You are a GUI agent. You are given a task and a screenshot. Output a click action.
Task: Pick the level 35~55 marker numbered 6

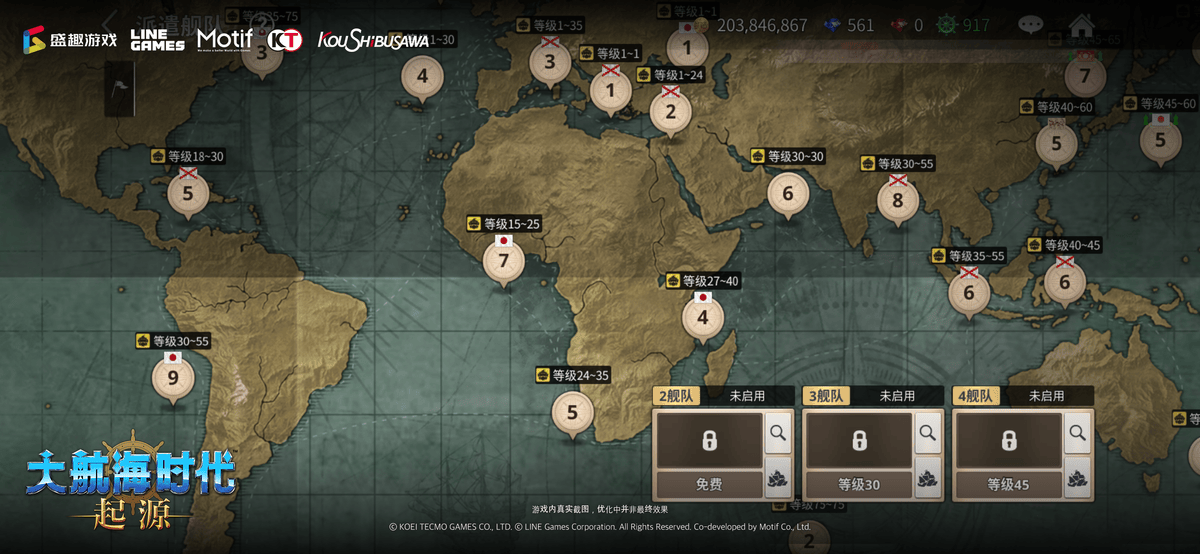pos(968,293)
